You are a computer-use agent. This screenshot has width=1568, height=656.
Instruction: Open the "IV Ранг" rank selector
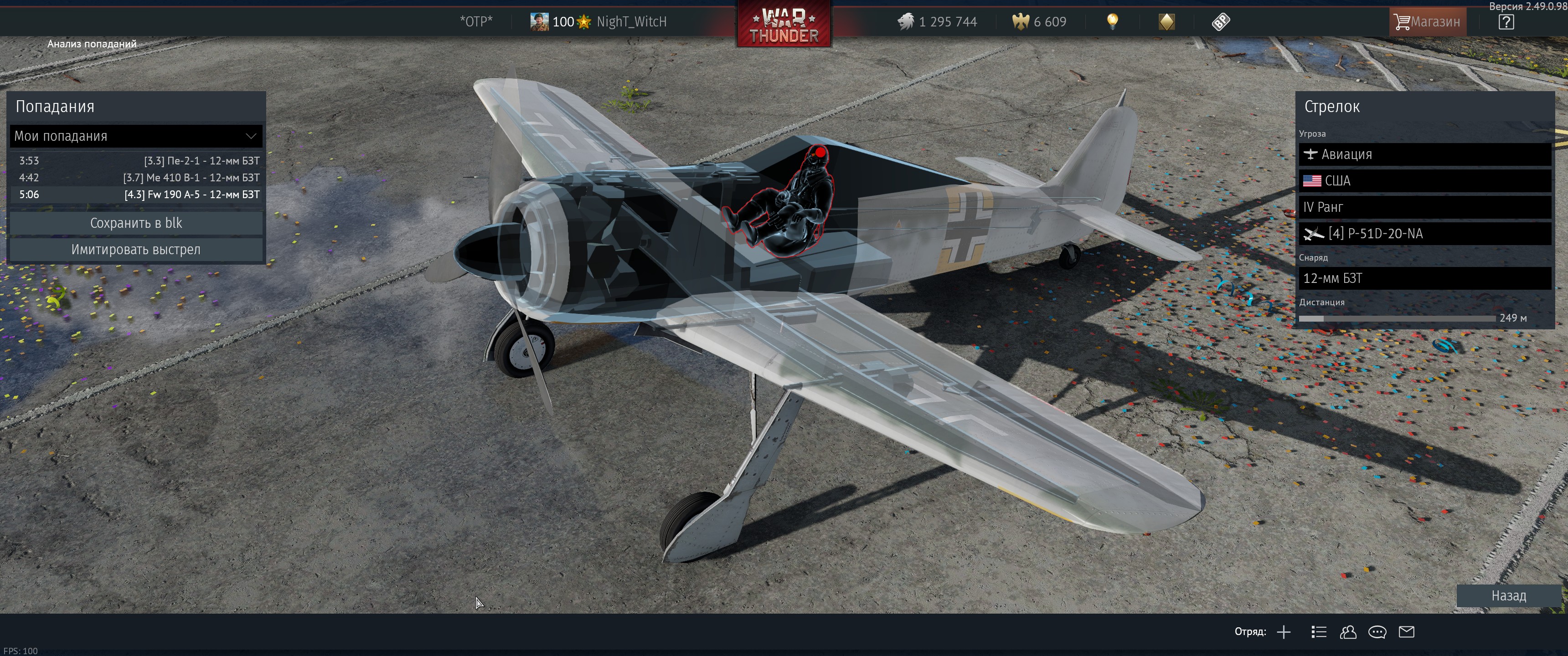point(1424,208)
